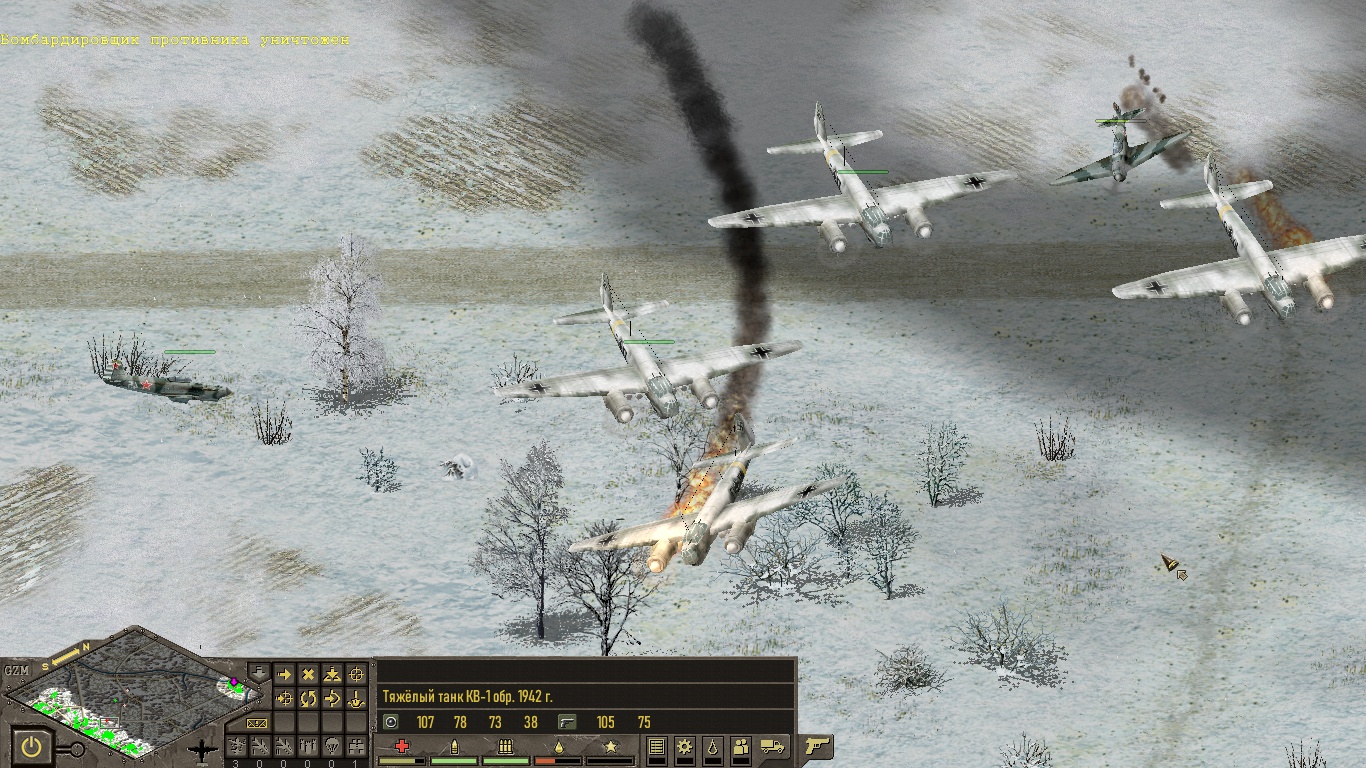
Task: Open the list objectives button
Action: point(657,746)
